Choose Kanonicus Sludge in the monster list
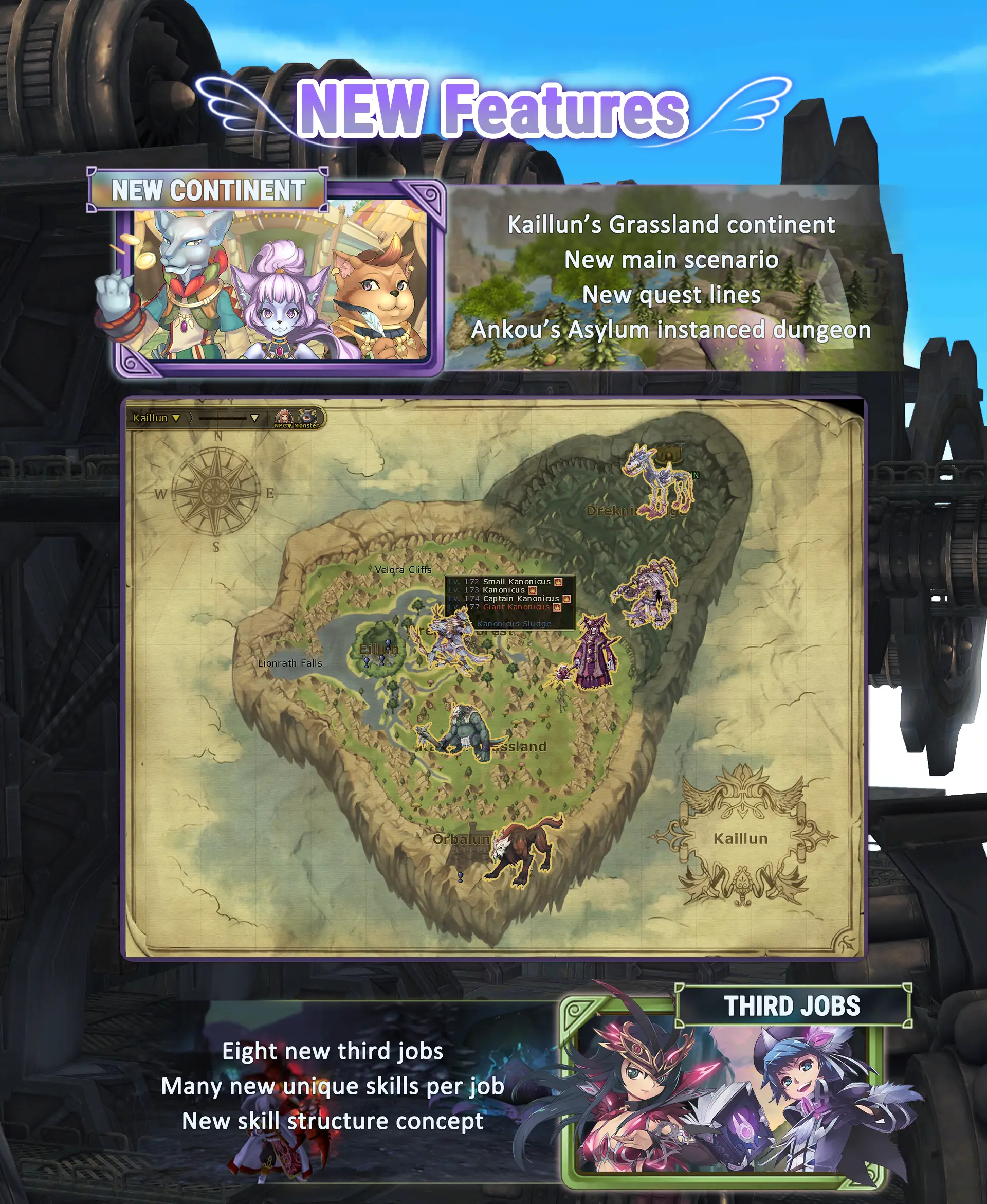The width and height of the screenshot is (987, 1204). click(x=514, y=623)
